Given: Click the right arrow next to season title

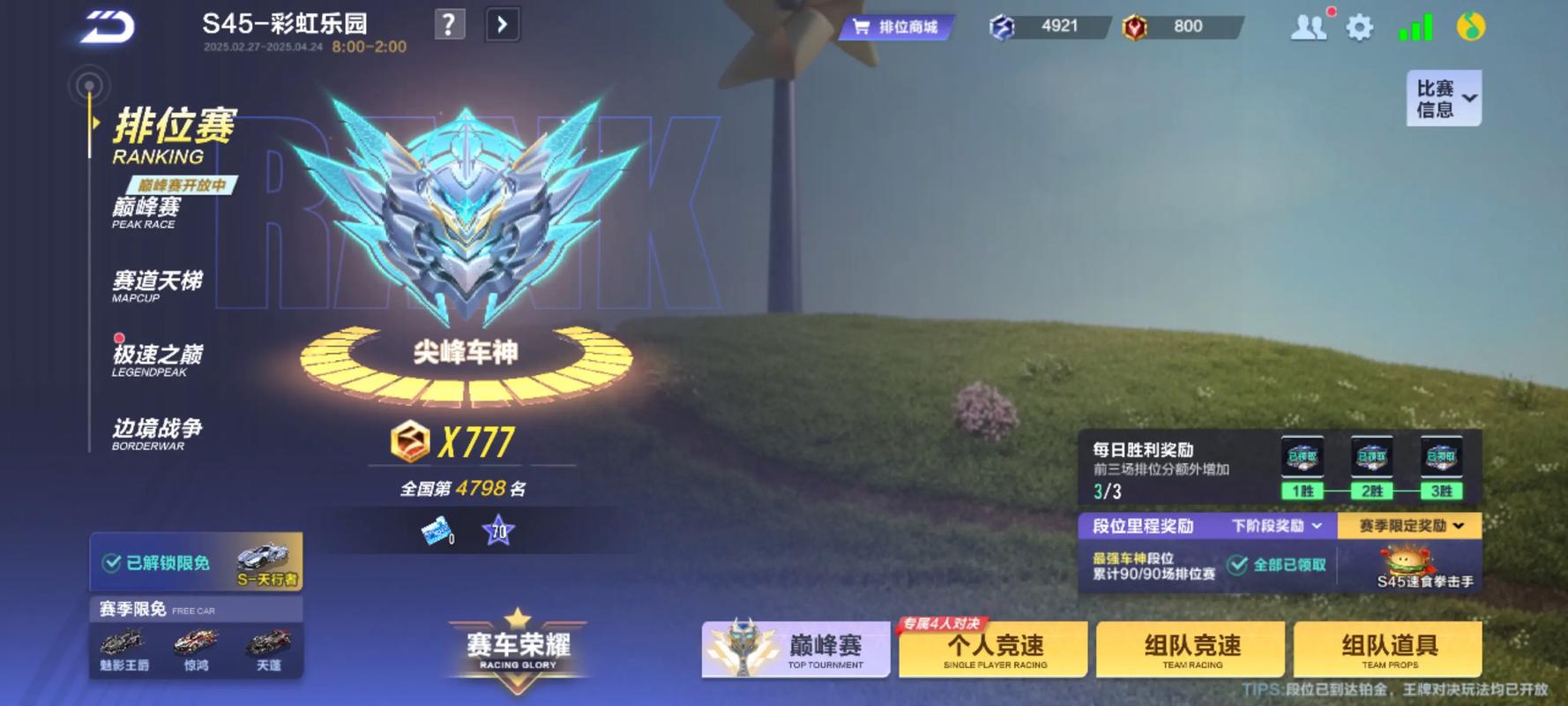Looking at the screenshot, I should [x=502, y=25].
